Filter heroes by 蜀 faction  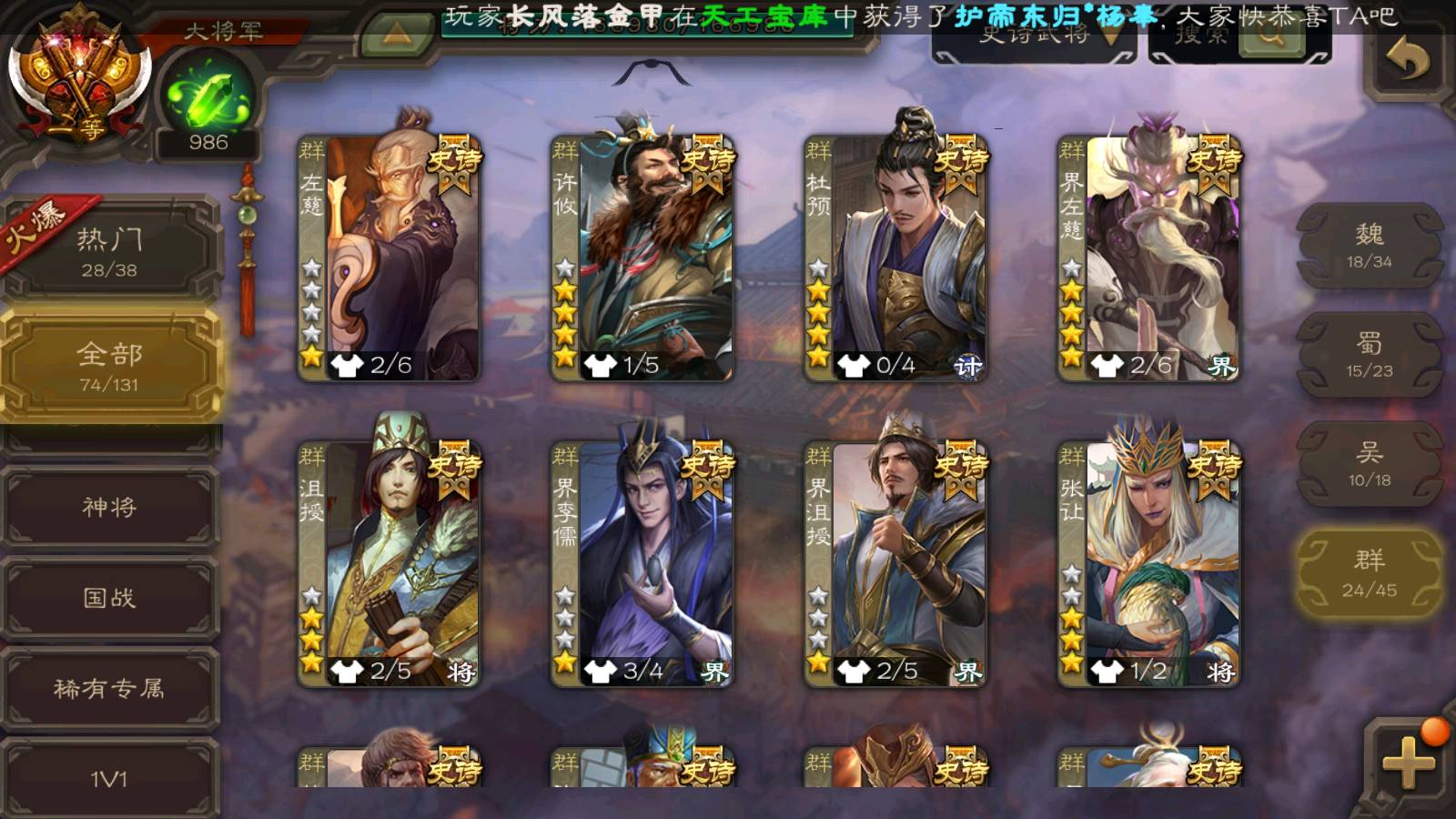[x=1369, y=355]
